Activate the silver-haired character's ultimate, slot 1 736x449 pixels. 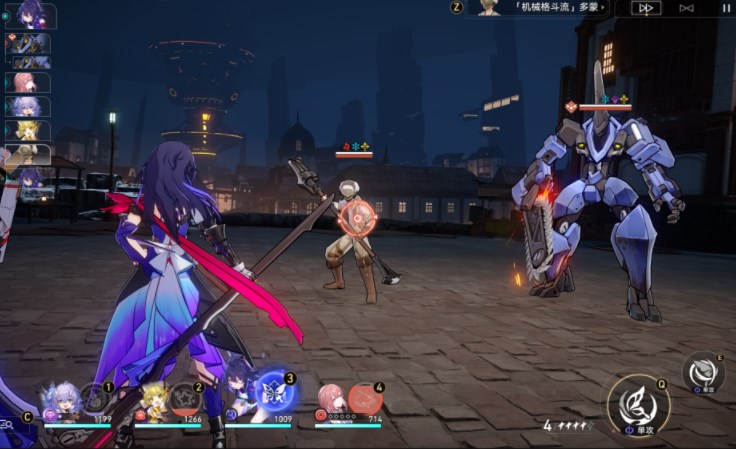pyautogui.click(x=96, y=398)
